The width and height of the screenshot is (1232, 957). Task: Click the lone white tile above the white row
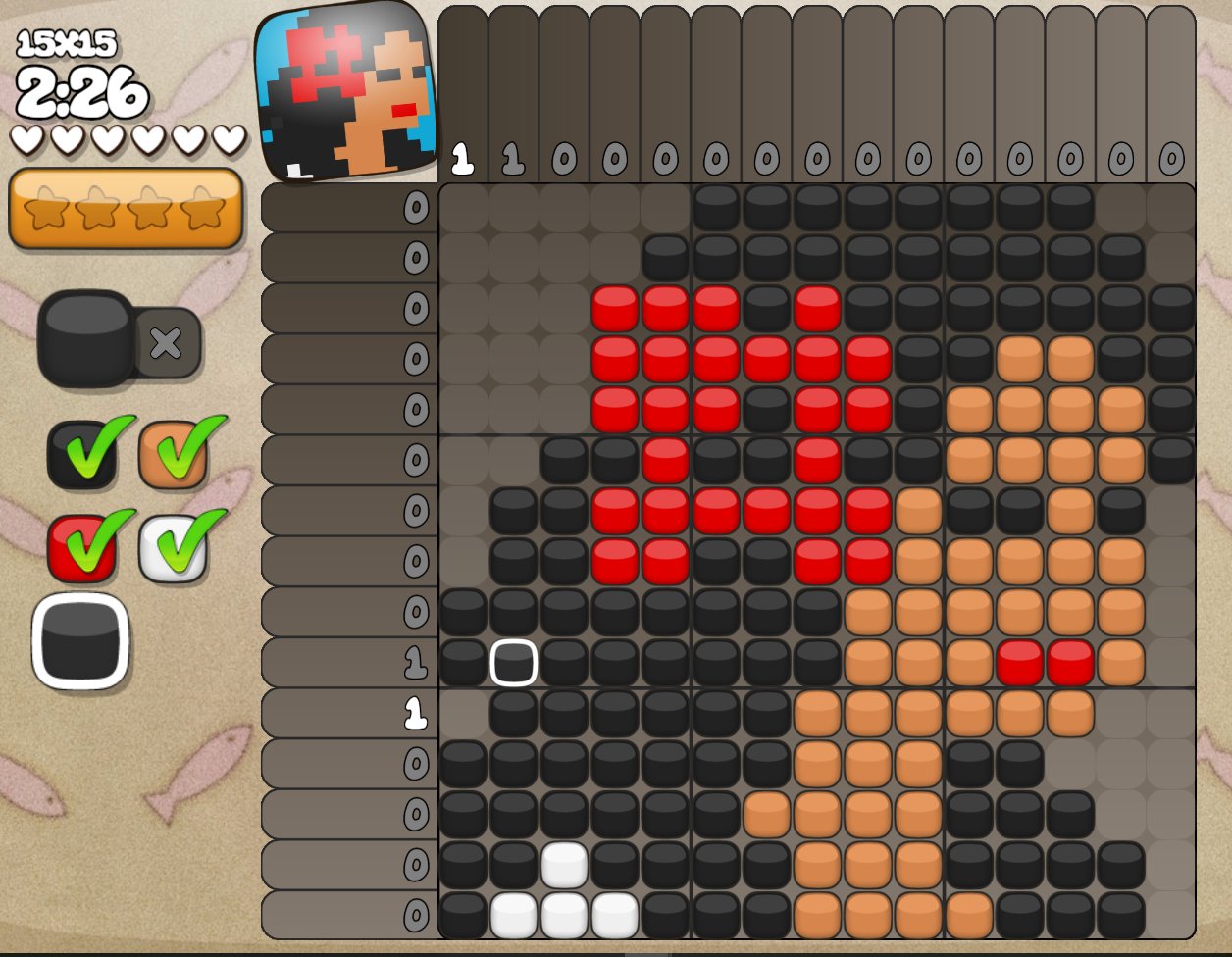coord(564,864)
